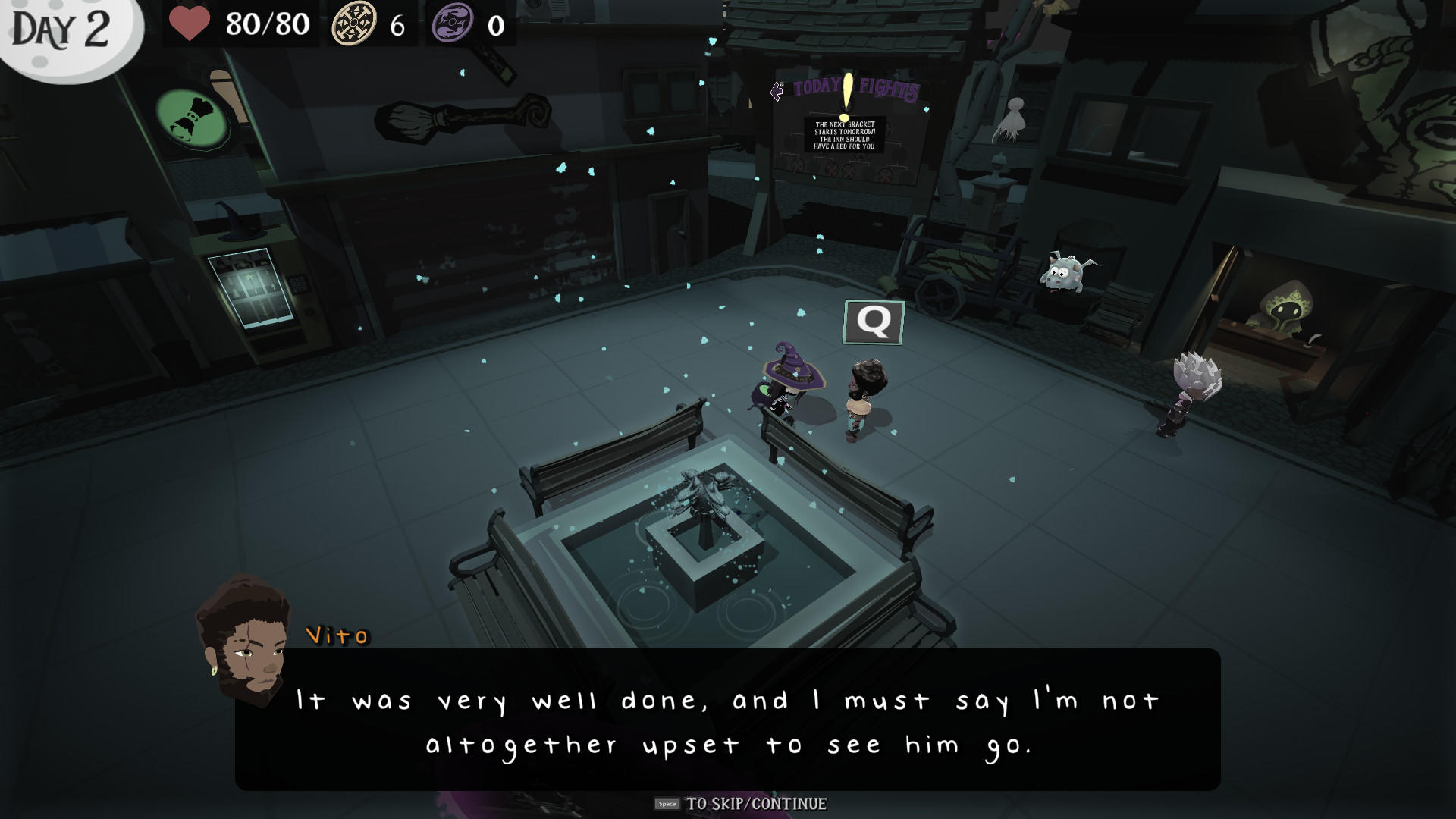Image resolution: width=1456 pixels, height=819 pixels.
Task: Select the Vito name label
Action: [335, 635]
